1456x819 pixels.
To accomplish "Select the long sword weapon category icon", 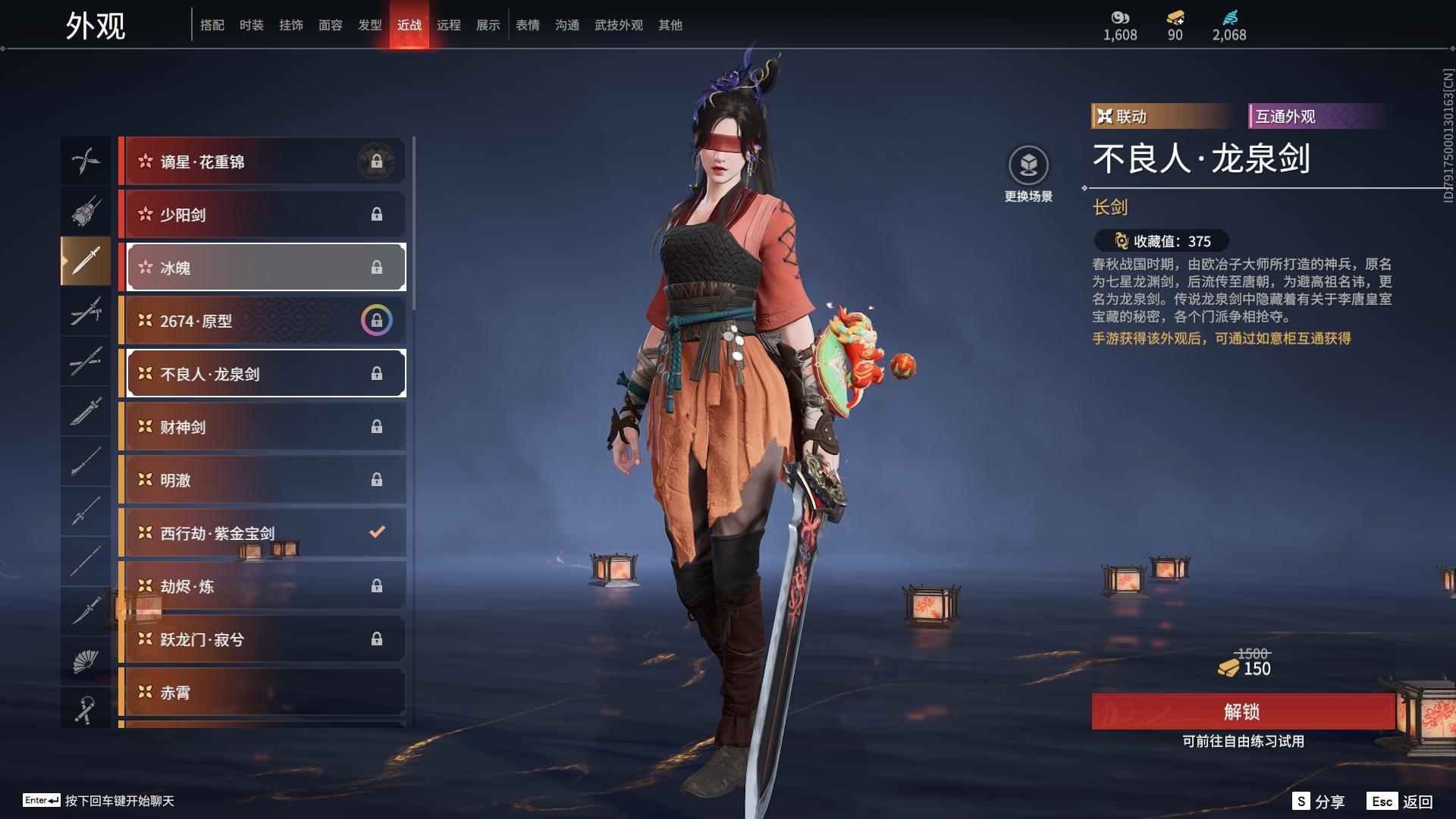I will [x=86, y=262].
